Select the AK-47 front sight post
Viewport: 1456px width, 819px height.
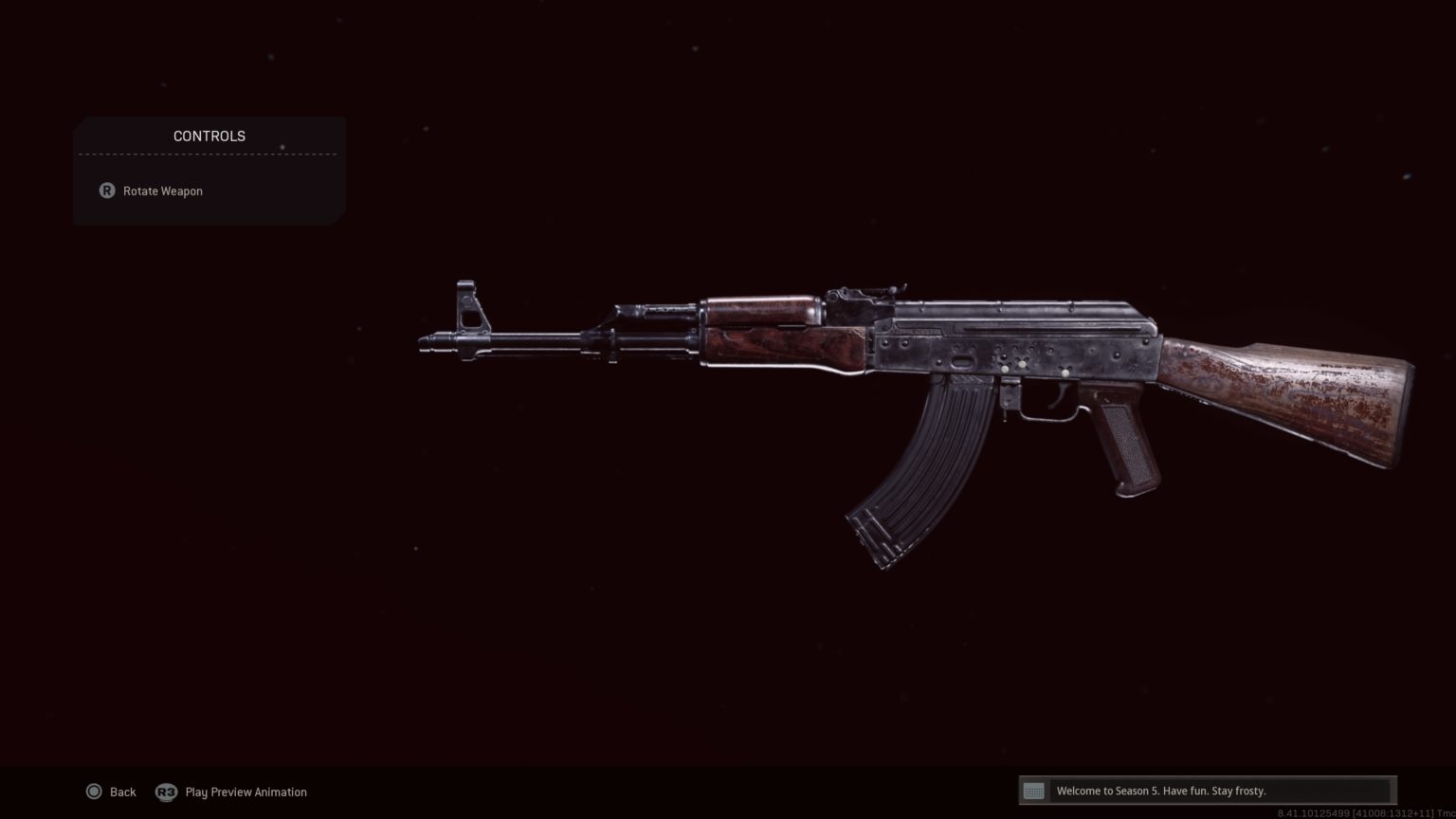(x=465, y=289)
